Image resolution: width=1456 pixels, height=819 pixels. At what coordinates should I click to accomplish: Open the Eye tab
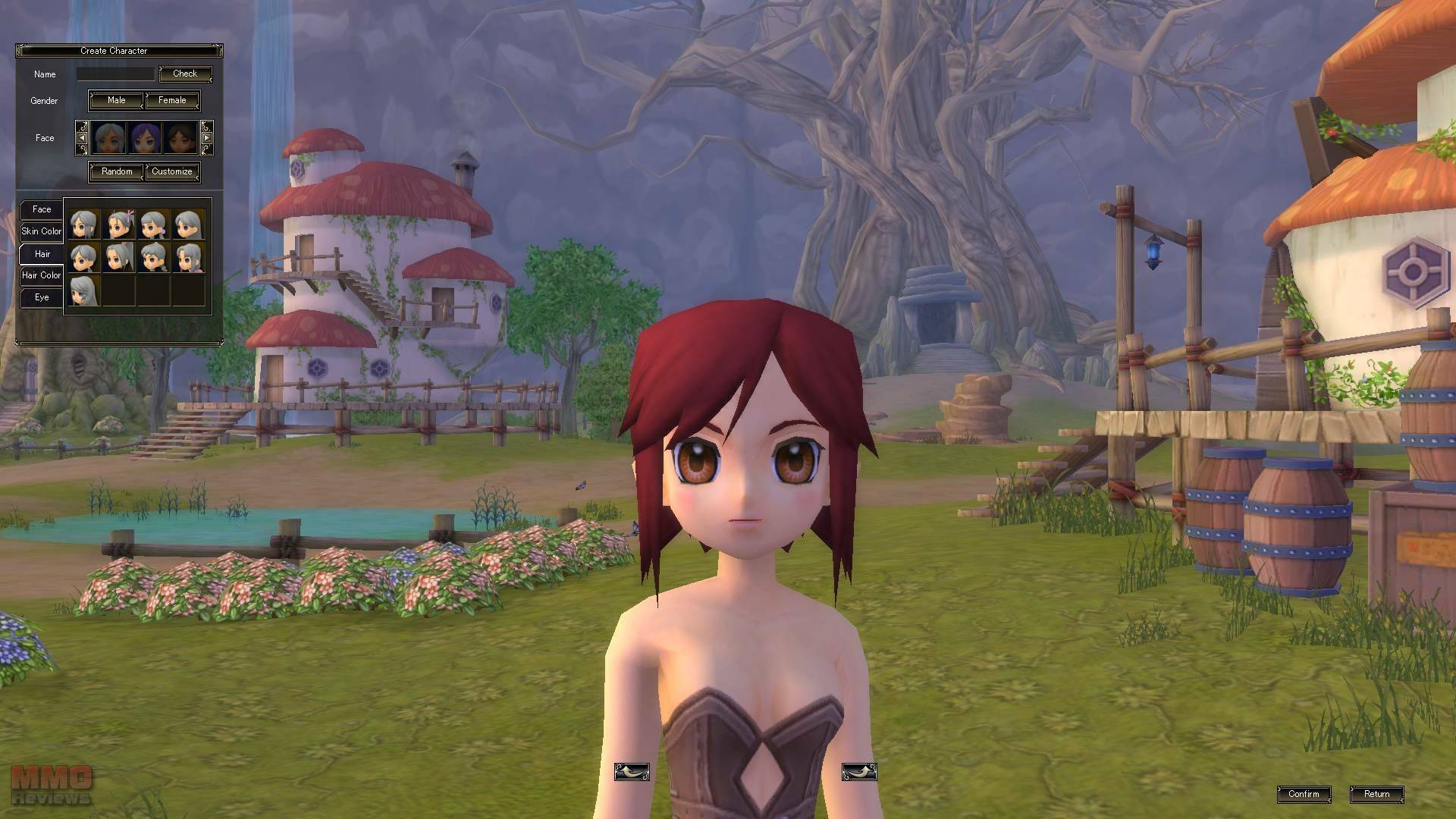(x=42, y=297)
